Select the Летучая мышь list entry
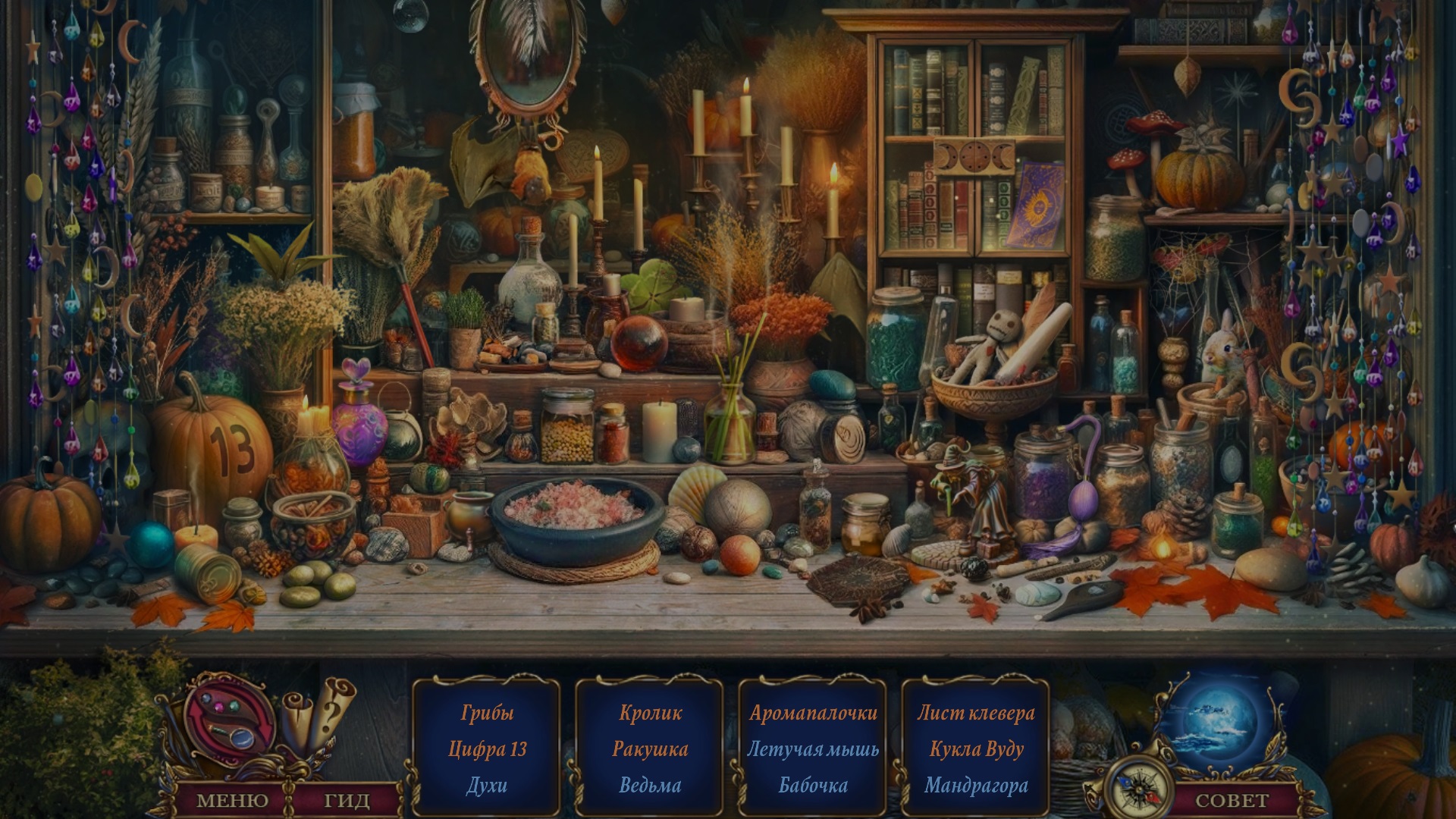Screen dimensions: 1456x819 click(x=813, y=749)
